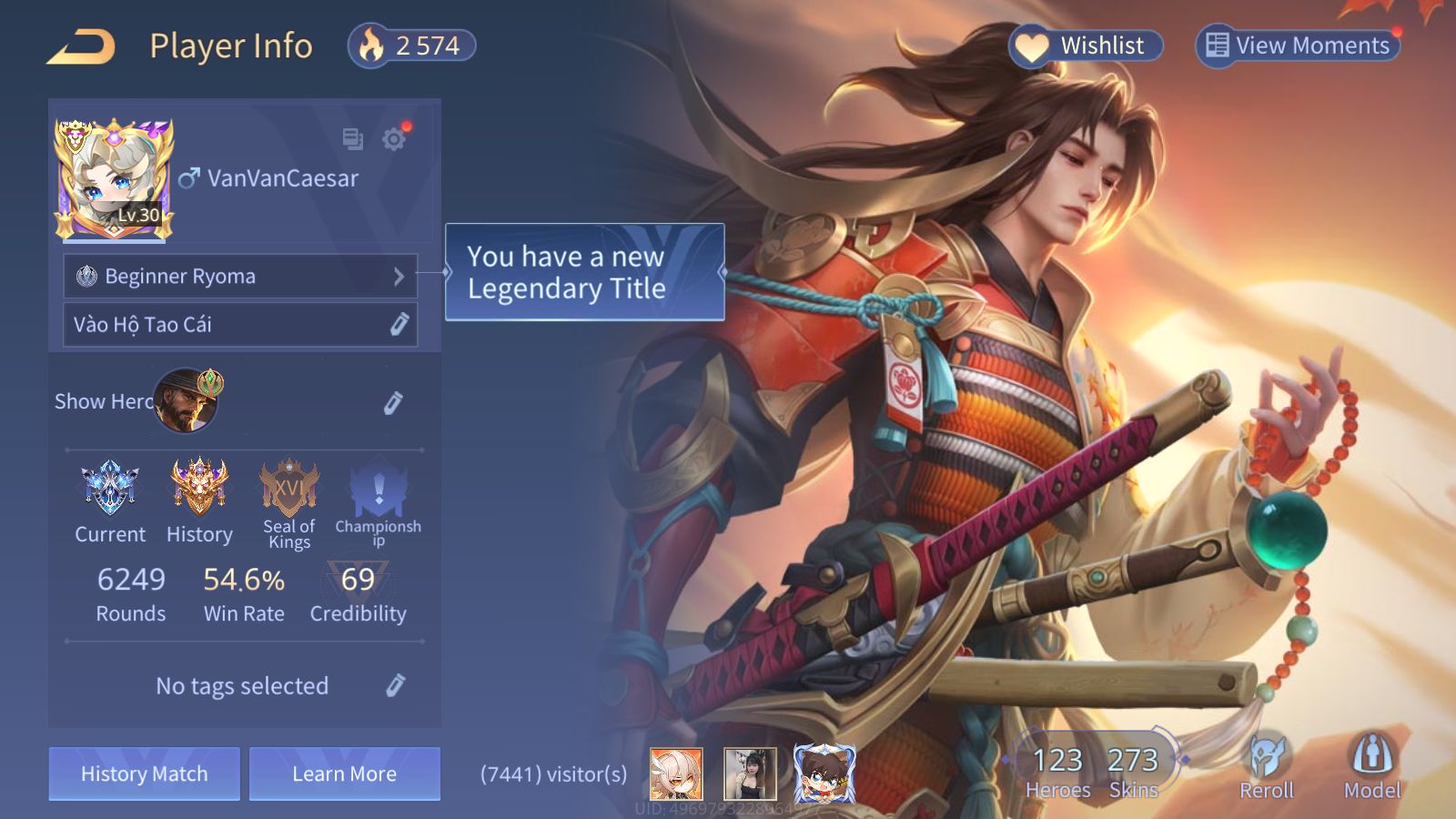The image size is (1456, 819).
Task: Edit the Show Hero selection
Action: [x=393, y=403]
